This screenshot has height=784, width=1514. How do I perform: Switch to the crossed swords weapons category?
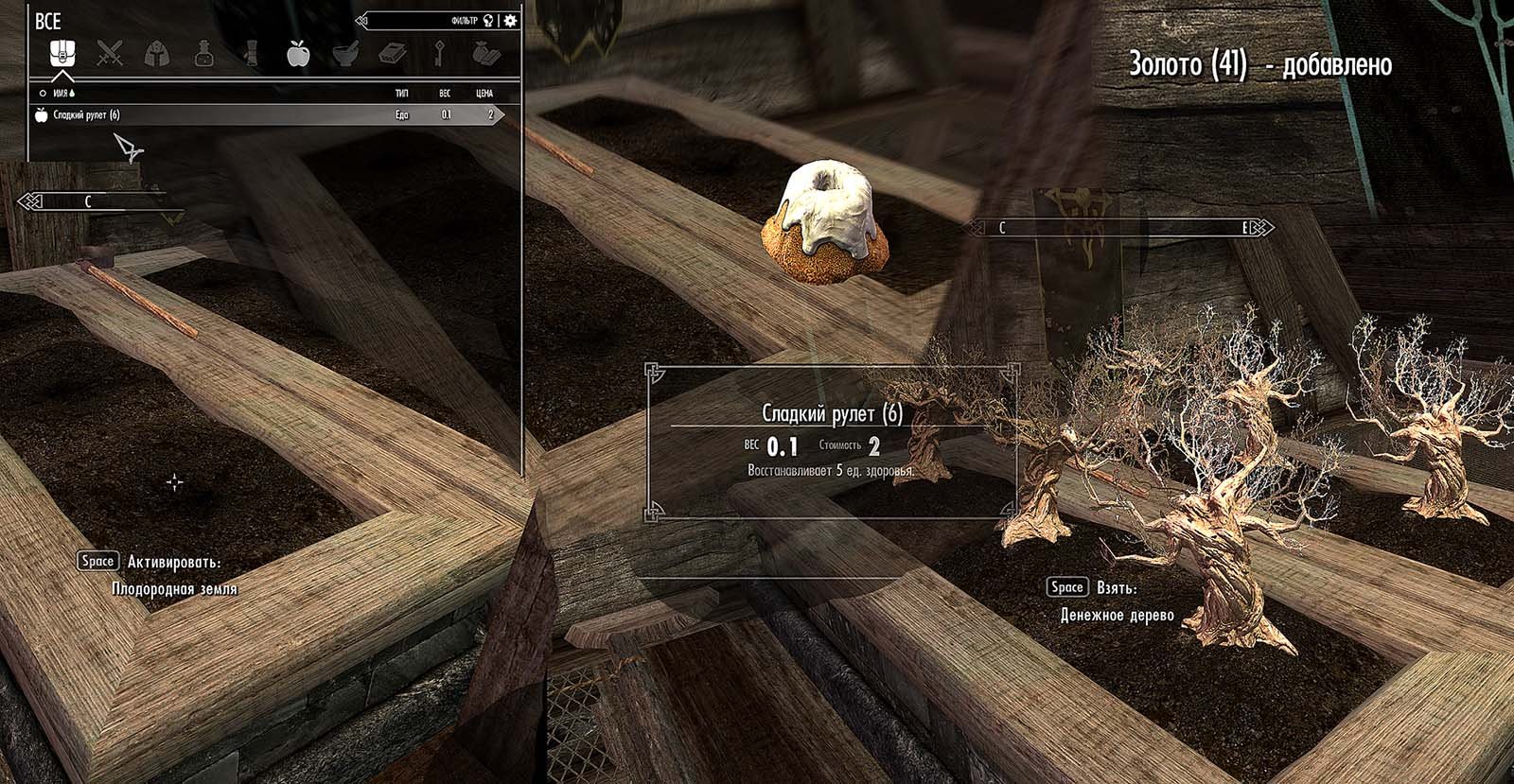[110, 54]
